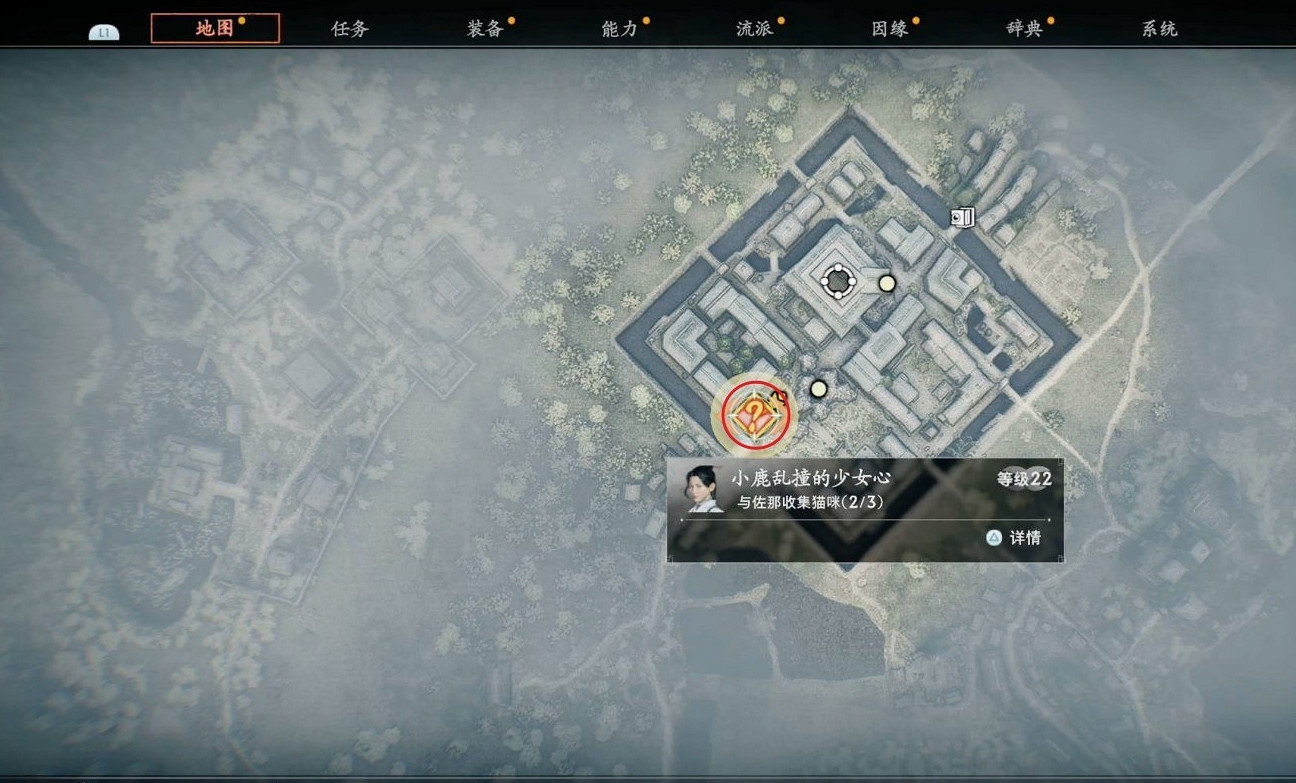
Task: Select the book collectible marker on the map
Action: 963,217
